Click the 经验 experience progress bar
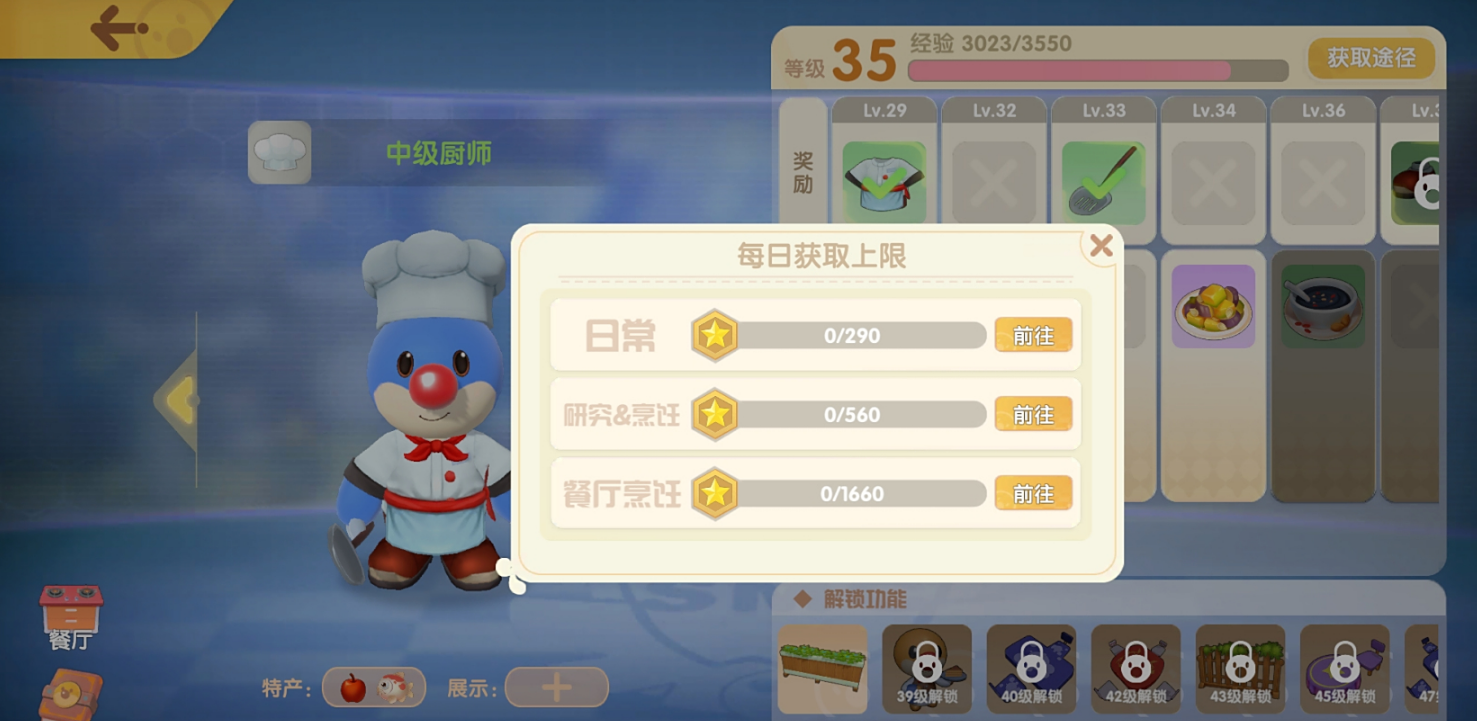The image size is (1477, 721). click(x=1095, y=68)
